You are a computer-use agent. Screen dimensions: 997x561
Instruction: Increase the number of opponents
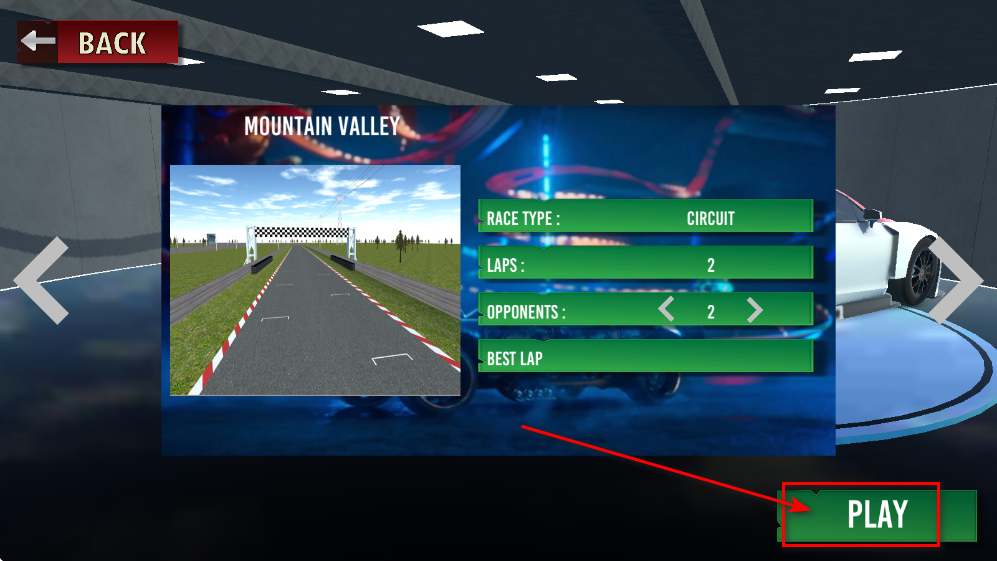tap(755, 311)
